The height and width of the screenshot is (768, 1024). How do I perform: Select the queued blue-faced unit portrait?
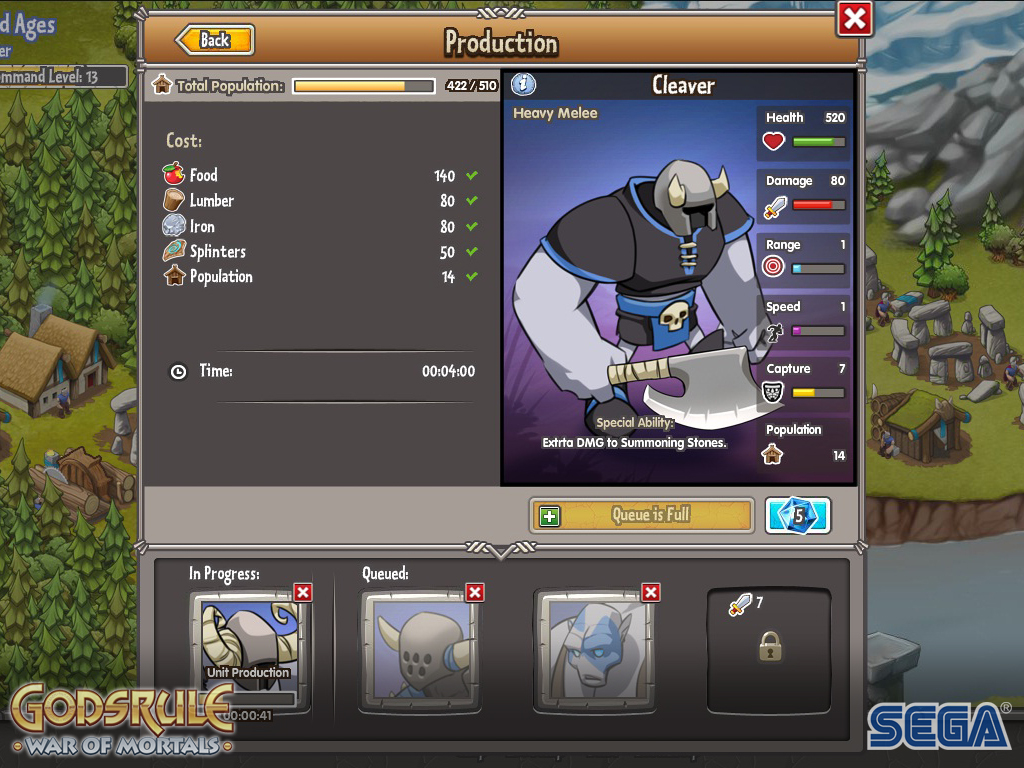[594, 650]
